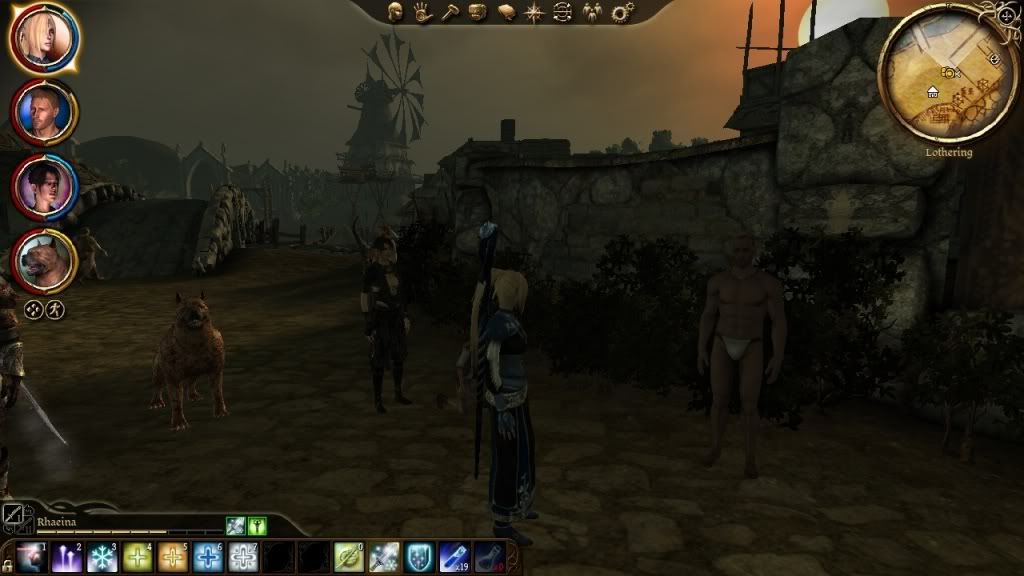This screenshot has width=1024, height=576.
Task: Open the gear options menu
Action: click(623, 12)
